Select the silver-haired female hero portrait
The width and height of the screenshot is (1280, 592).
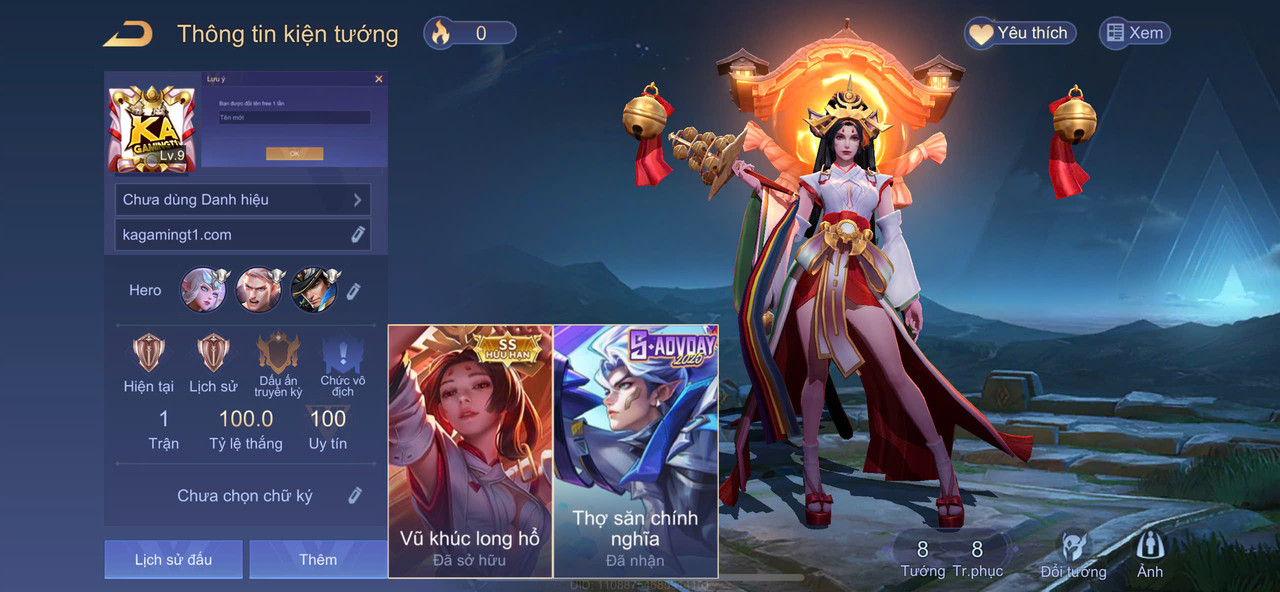point(203,290)
